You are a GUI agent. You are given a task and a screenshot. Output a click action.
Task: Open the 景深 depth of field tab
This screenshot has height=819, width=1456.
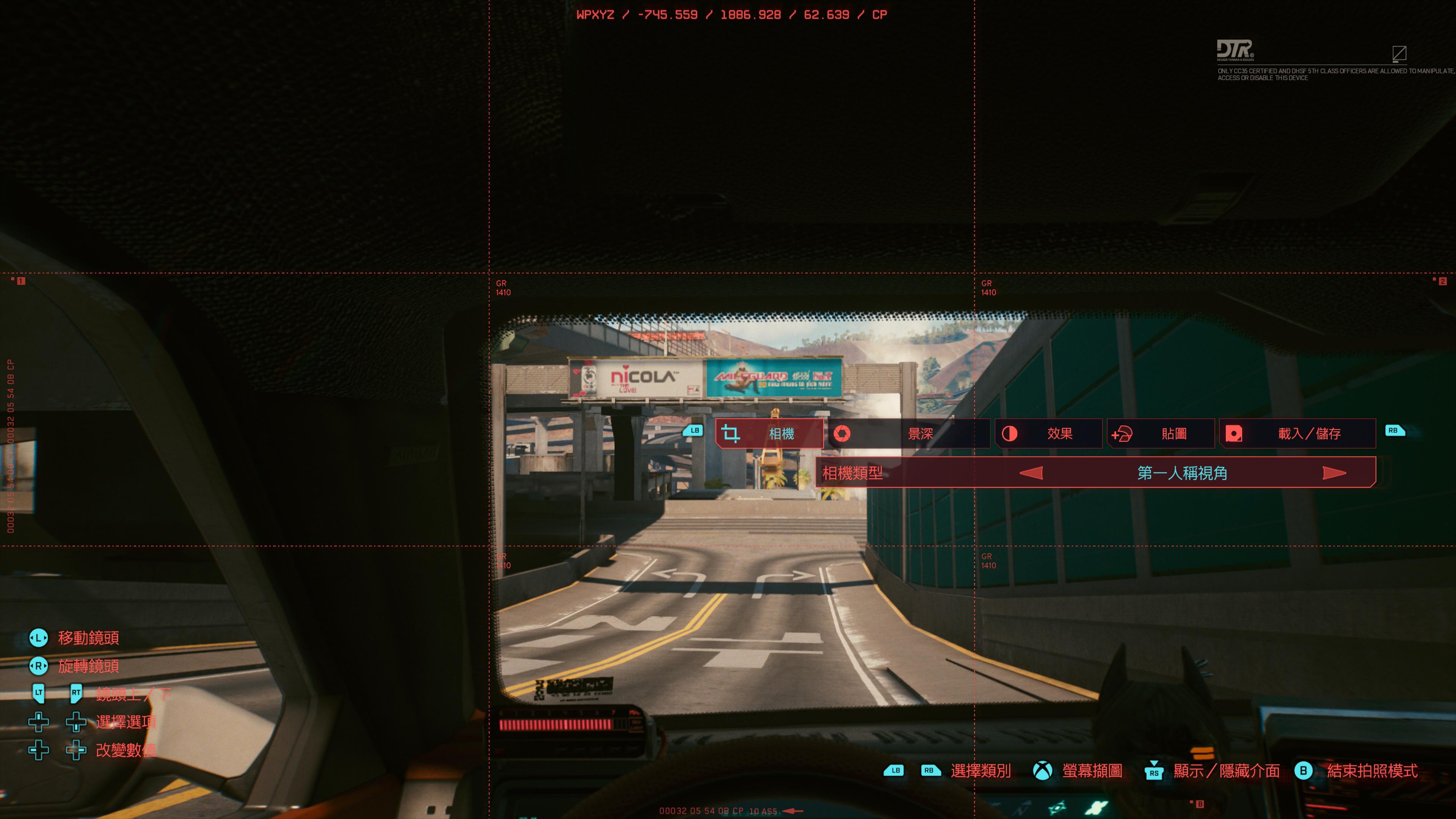[909, 433]
